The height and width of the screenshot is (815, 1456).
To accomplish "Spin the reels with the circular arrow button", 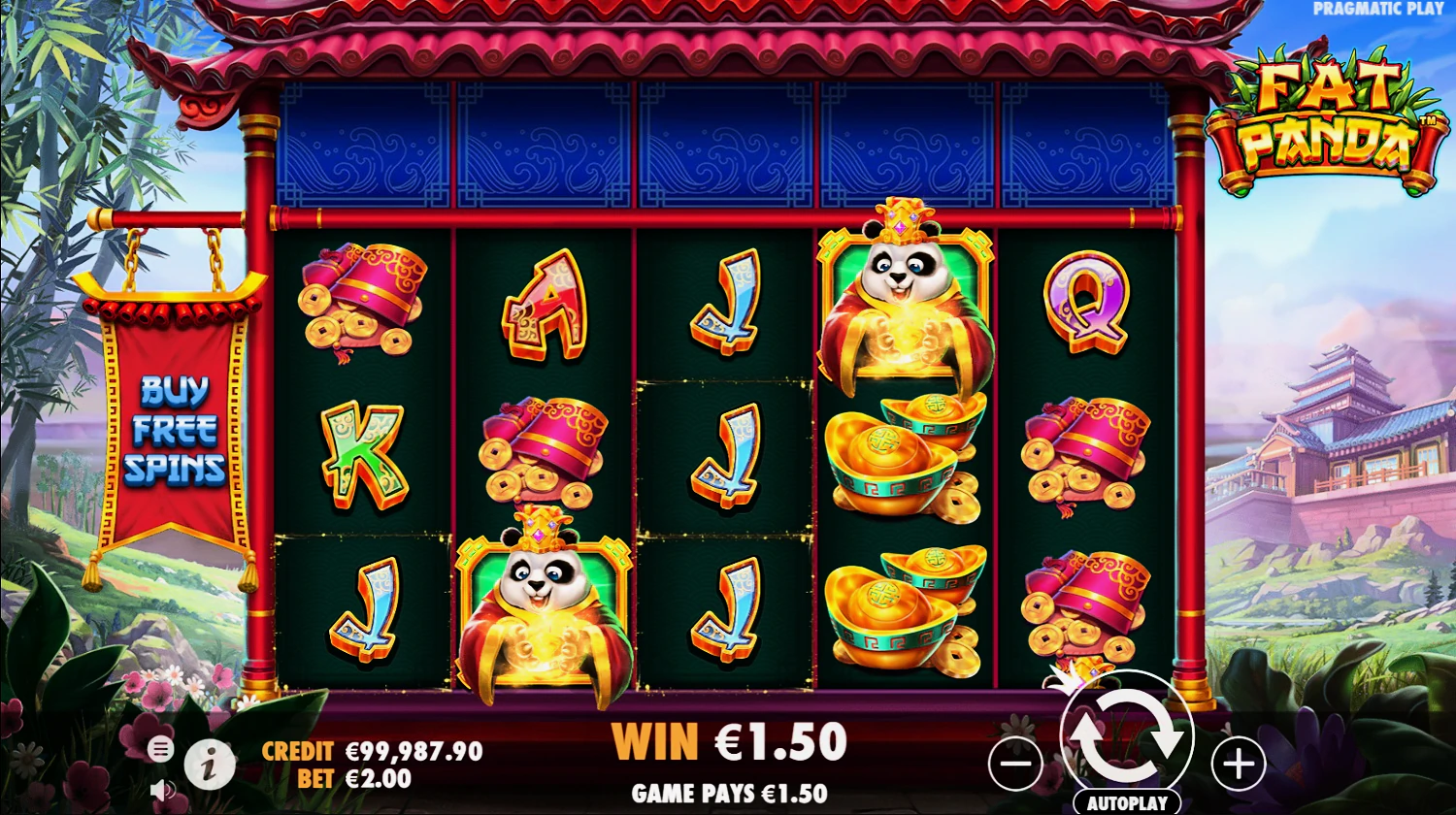I will point(1126,735).
